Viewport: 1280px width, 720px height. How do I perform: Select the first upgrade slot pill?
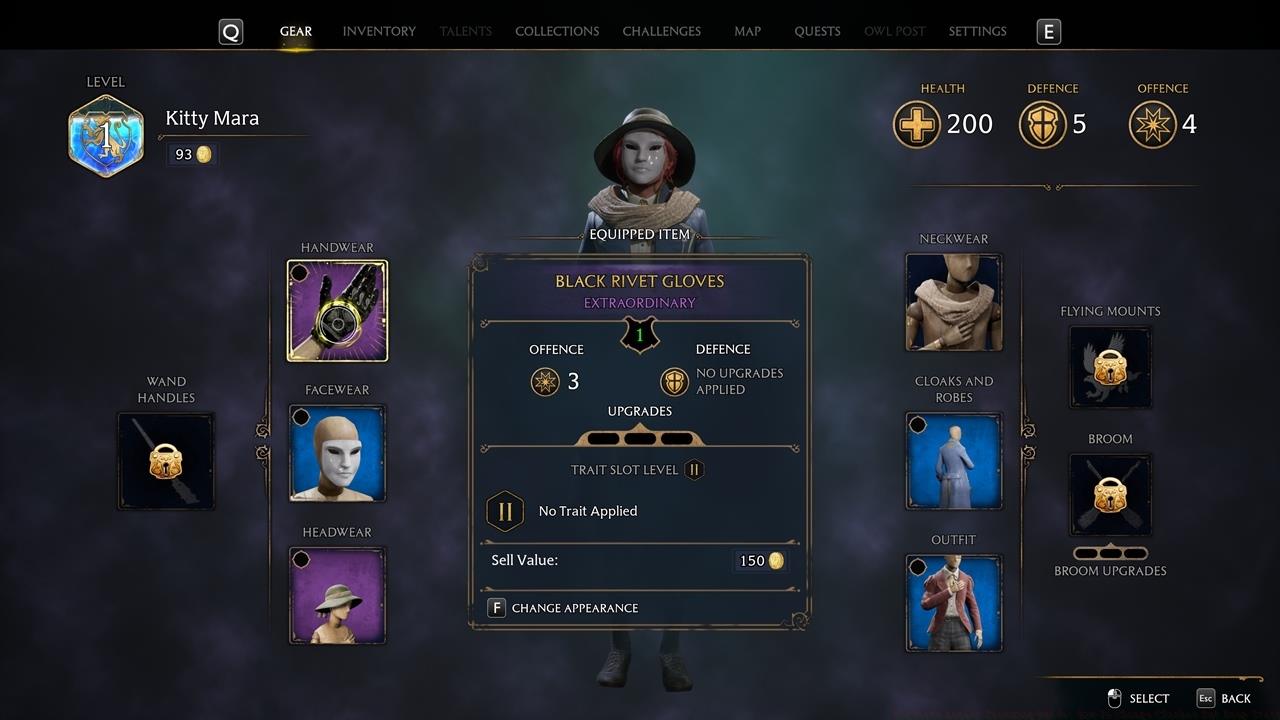point(604,438)
